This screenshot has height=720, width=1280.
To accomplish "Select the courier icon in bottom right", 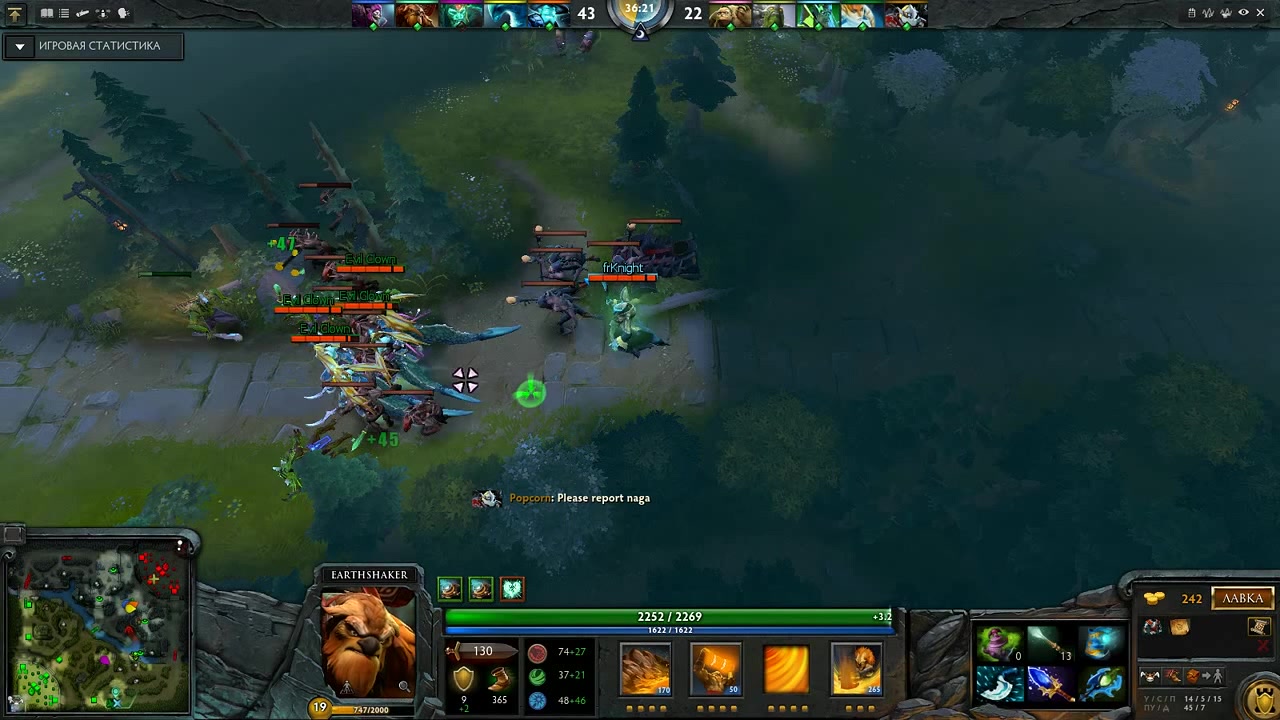I will 1150,676.
